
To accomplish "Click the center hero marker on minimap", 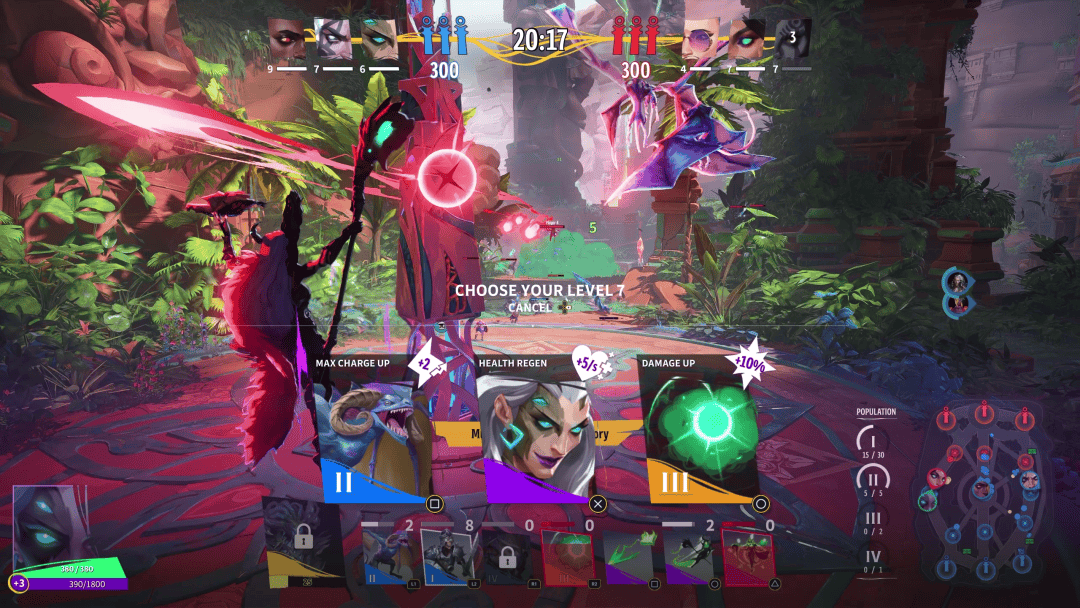I will [x=982, y=489].
